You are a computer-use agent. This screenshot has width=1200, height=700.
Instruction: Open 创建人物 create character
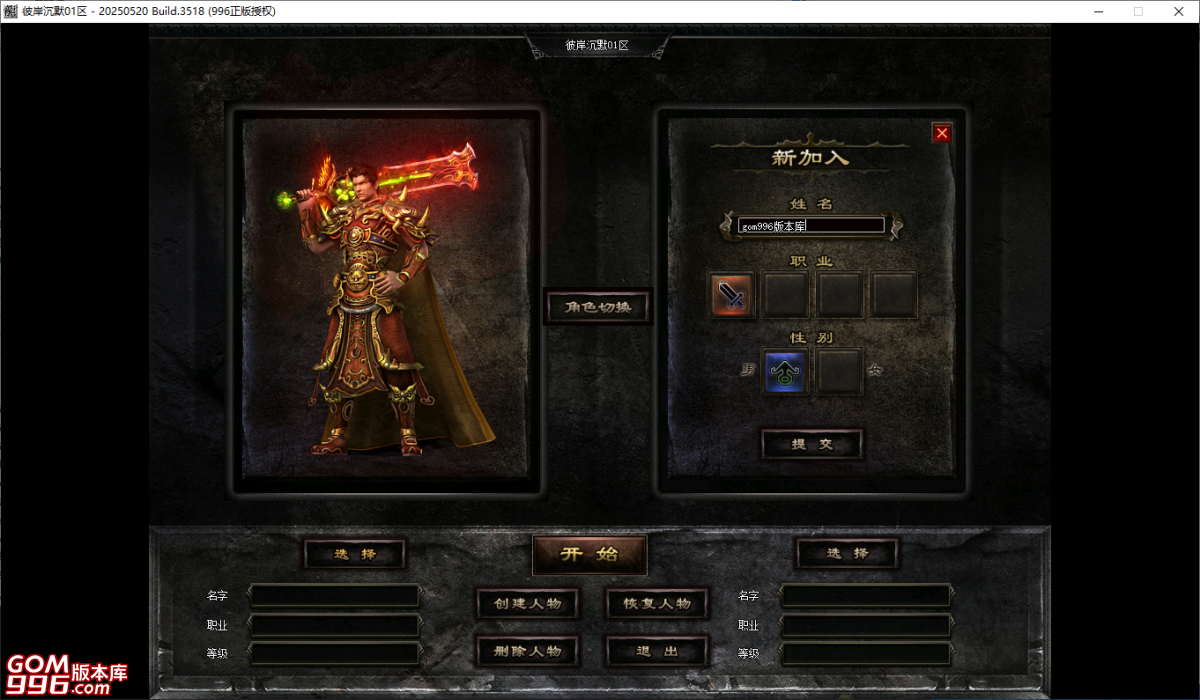pos(527,603)
